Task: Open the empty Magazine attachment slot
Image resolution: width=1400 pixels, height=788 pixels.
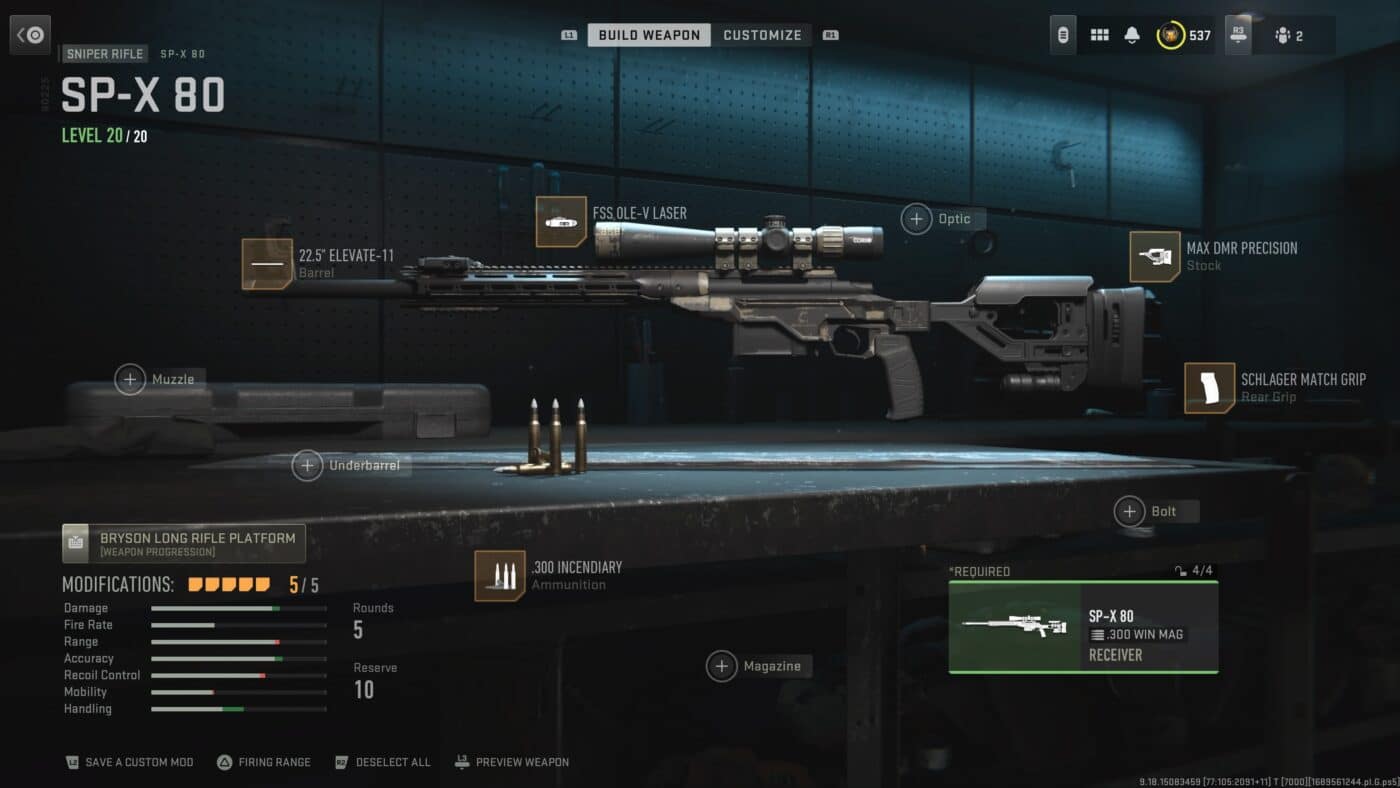Action: (722, 665)
